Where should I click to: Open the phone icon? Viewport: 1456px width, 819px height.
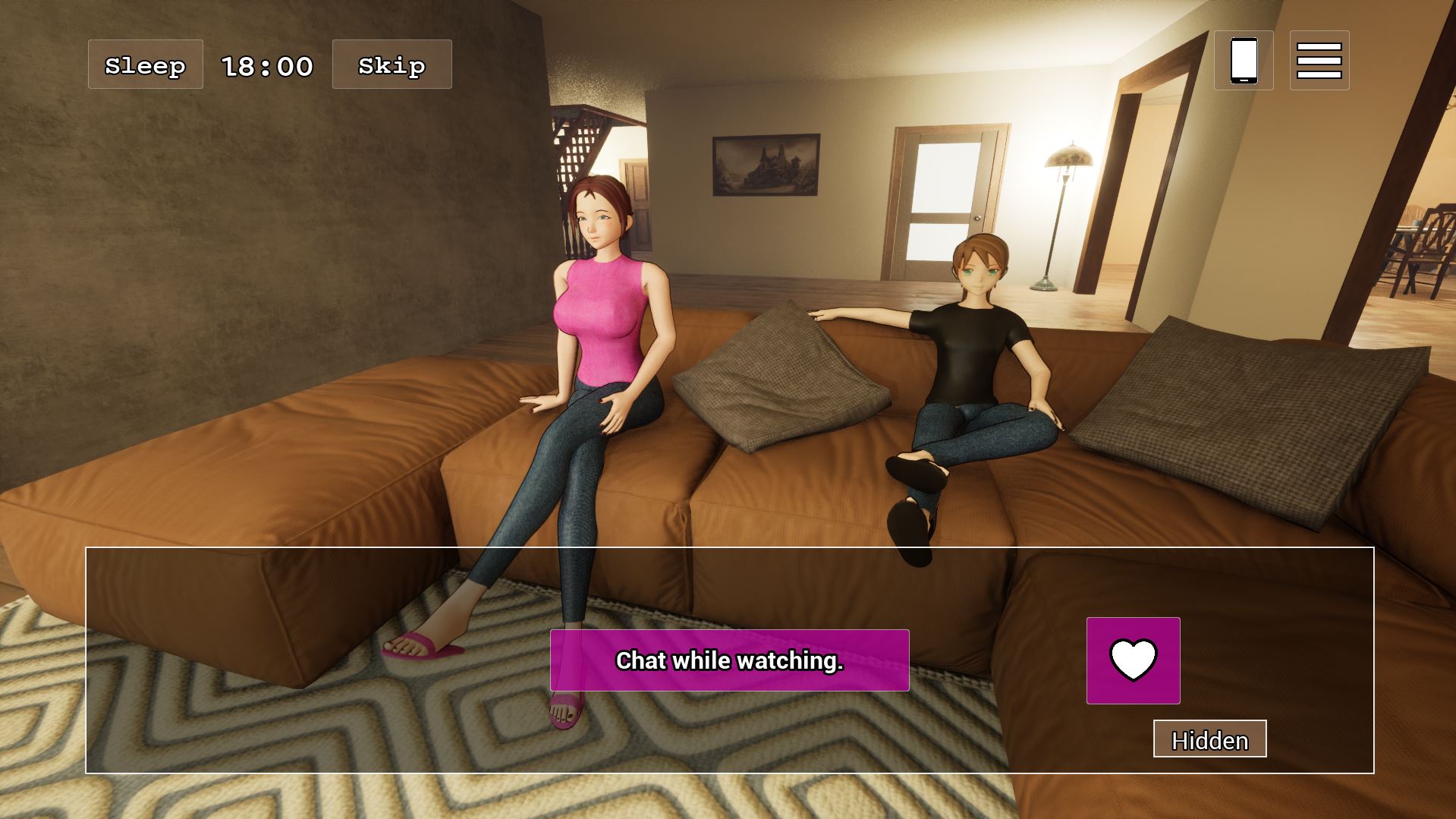(x=1244, y=60)
